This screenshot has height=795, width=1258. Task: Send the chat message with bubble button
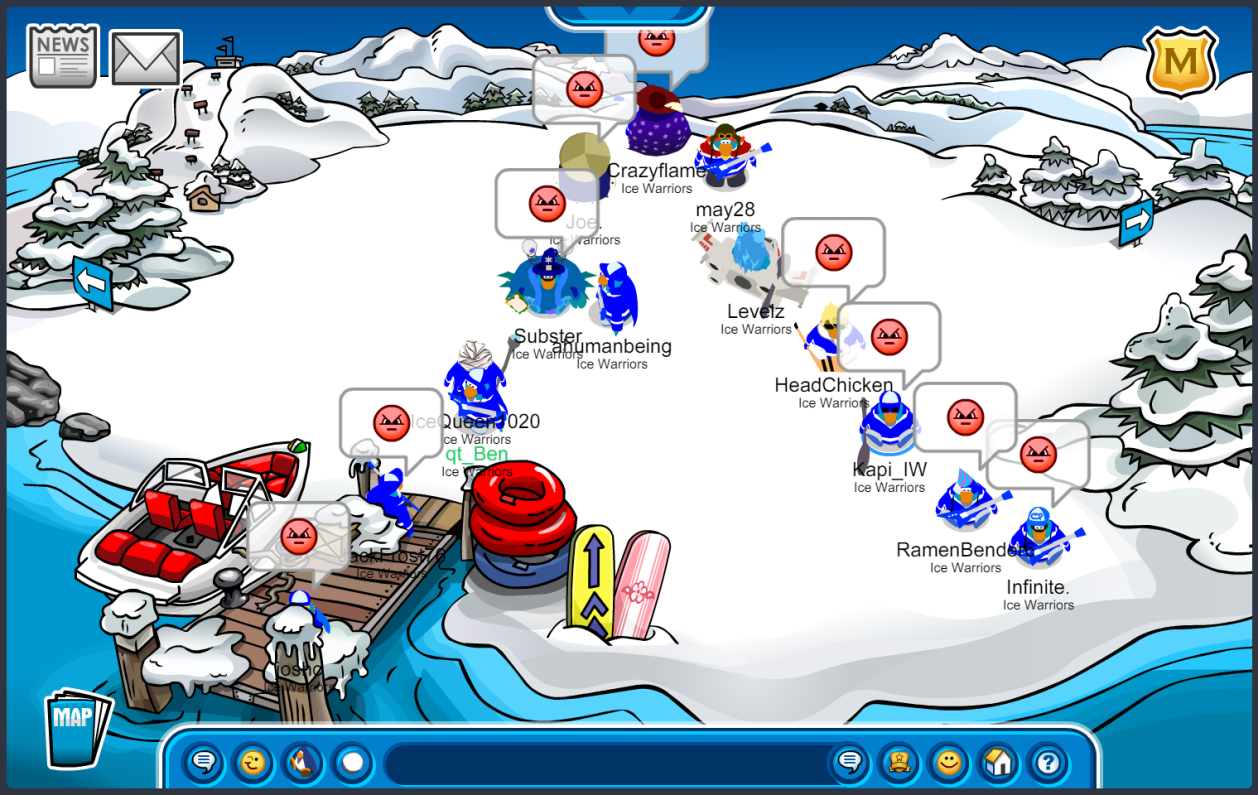pyautogui.click(x=849, y=764)
